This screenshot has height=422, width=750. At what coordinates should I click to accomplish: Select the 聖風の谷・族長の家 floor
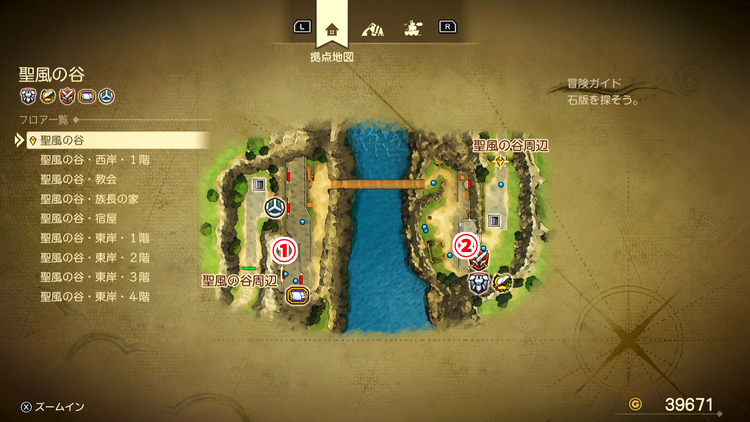tap(89, 199)
